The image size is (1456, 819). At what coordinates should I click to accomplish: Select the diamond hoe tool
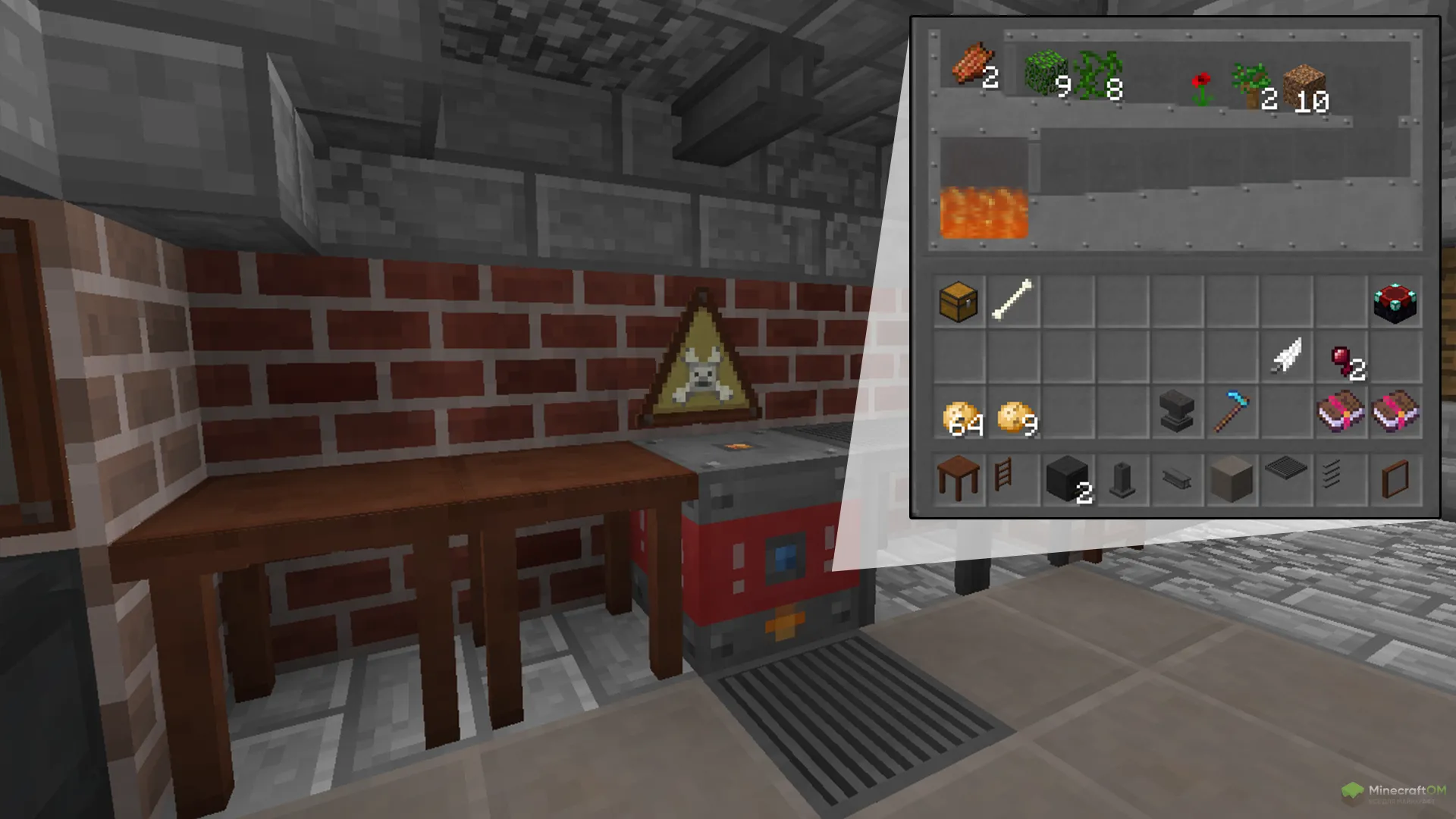1232,412
